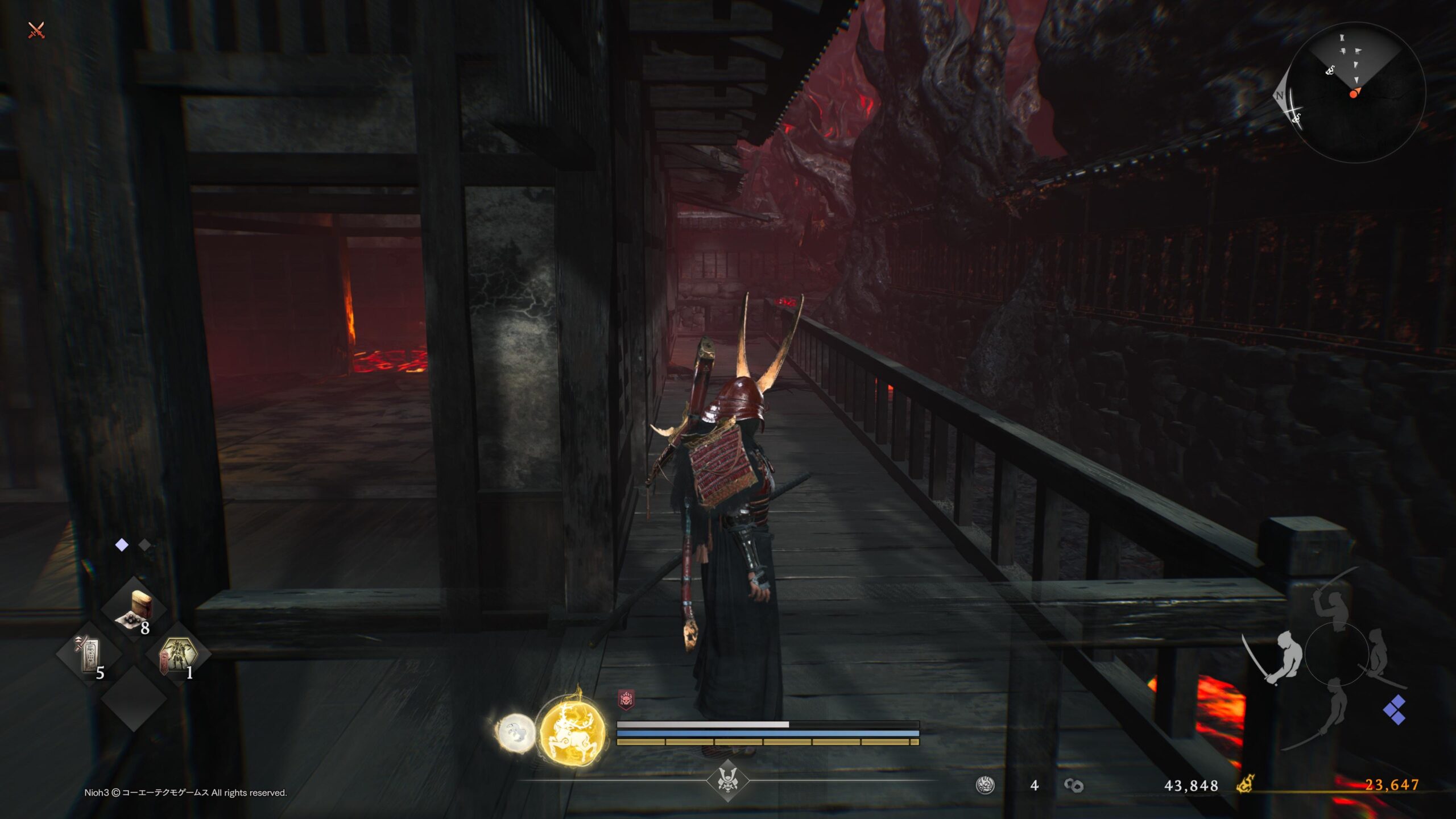The image size is (1456, 819).
Task: Open the circular minimap
Action: [1356, 92]
